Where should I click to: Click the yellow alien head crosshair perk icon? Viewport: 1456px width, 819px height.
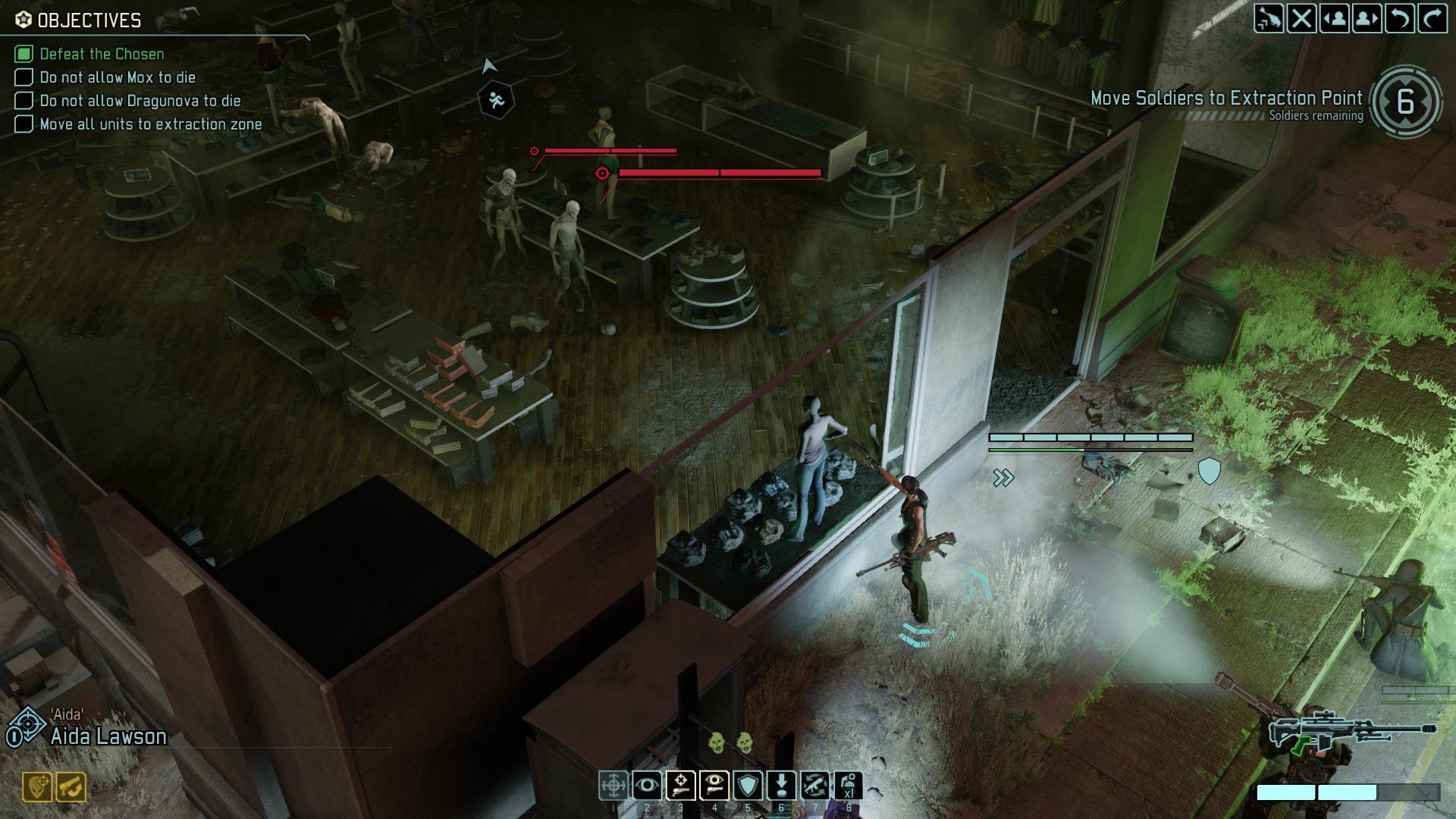coord(37,787)
